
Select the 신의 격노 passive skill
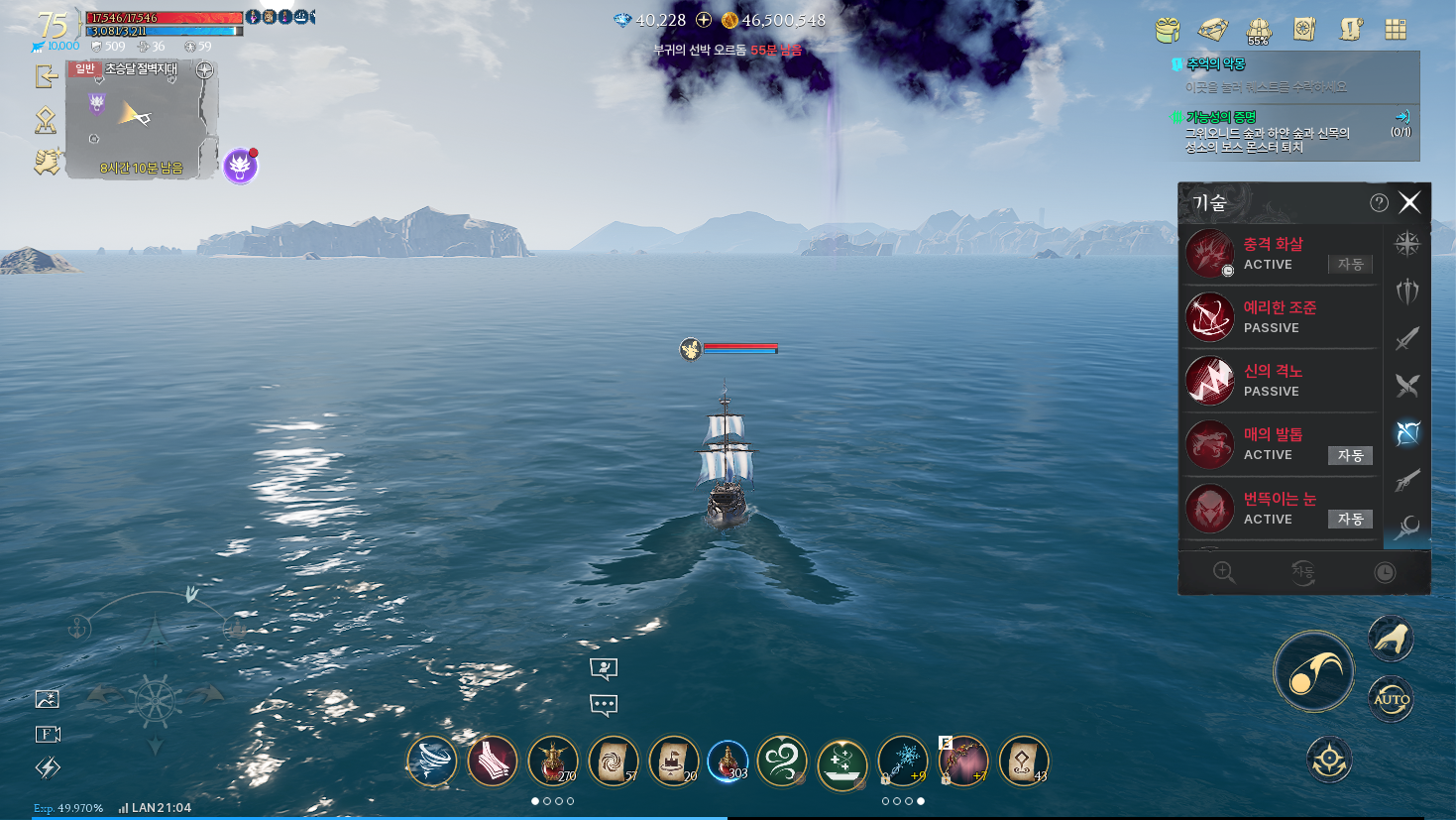(x=1279, y=381)
